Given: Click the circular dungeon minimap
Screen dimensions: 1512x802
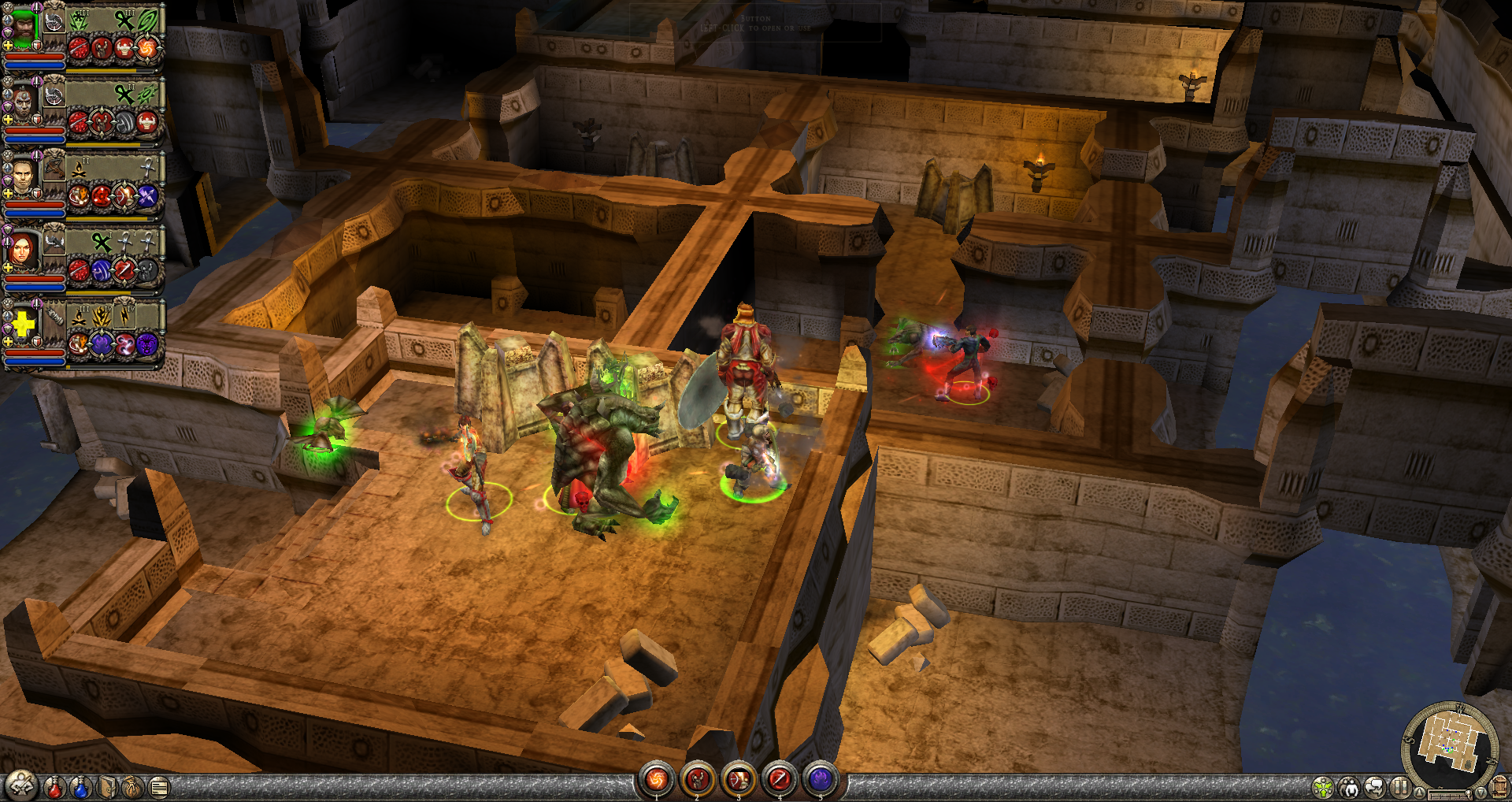Looking at the screenshot, I should pos(1450,743).
